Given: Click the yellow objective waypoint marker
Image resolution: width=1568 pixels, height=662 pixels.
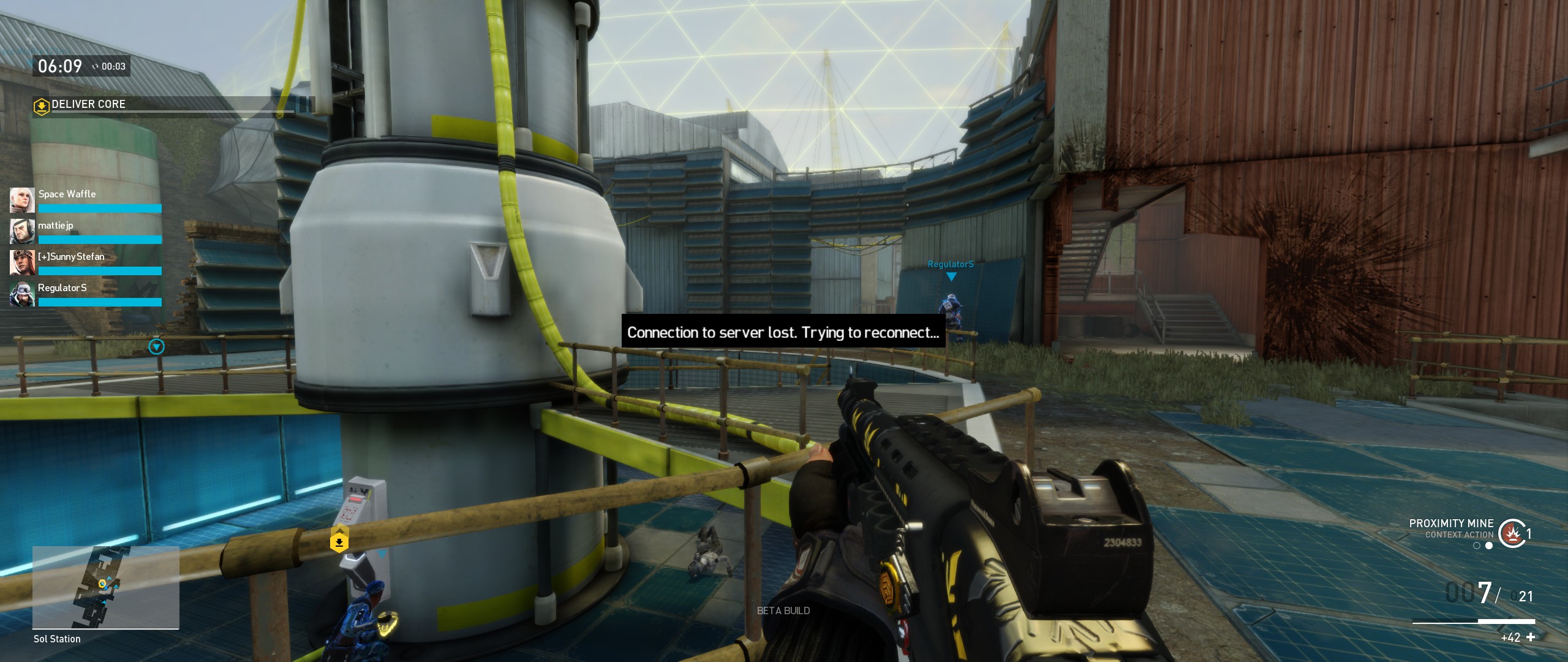Looking at the screenshot, I should coord(339,542).
